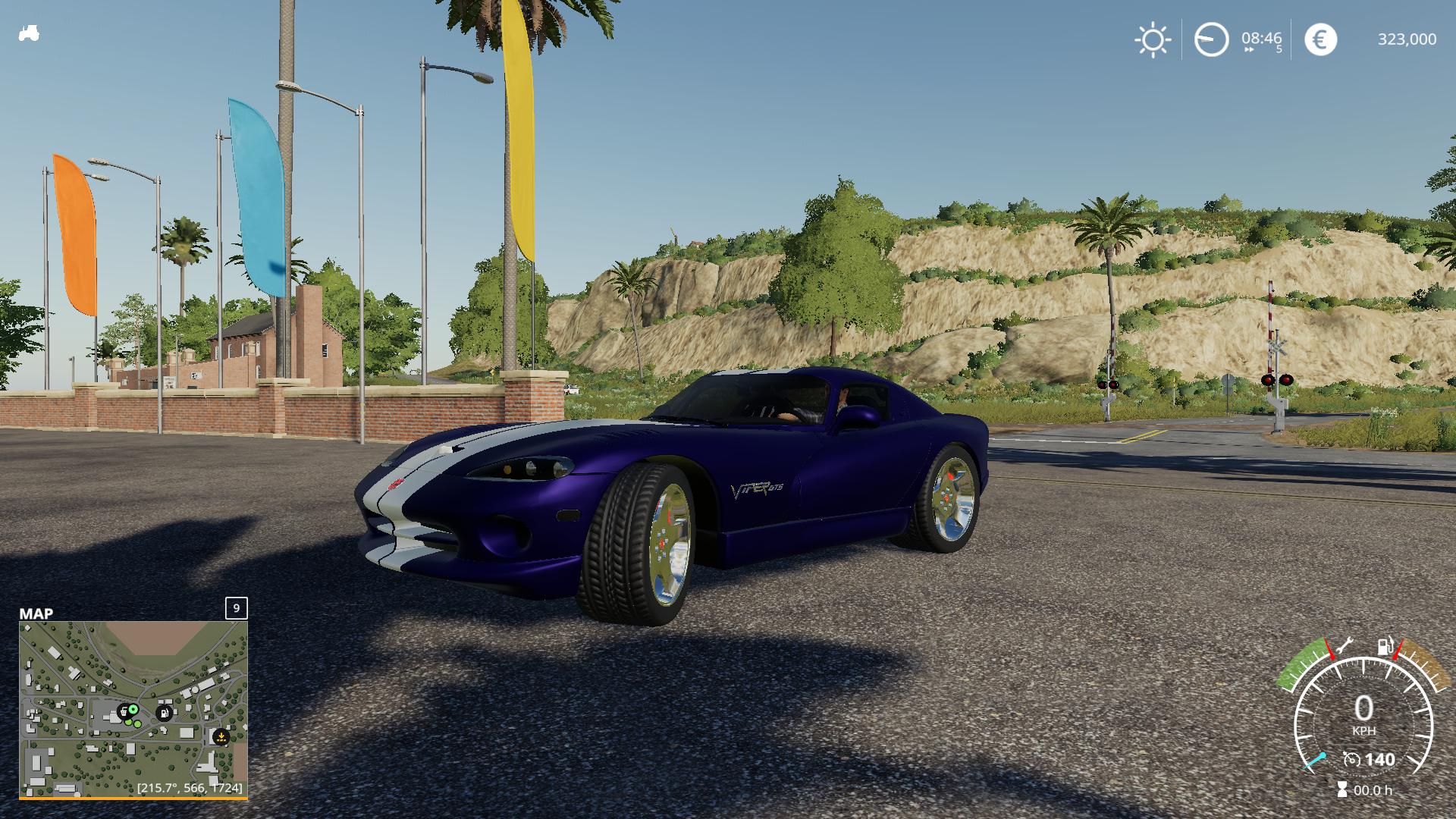
Task: Select the yellow unloading point map marker
Action: 221,736
